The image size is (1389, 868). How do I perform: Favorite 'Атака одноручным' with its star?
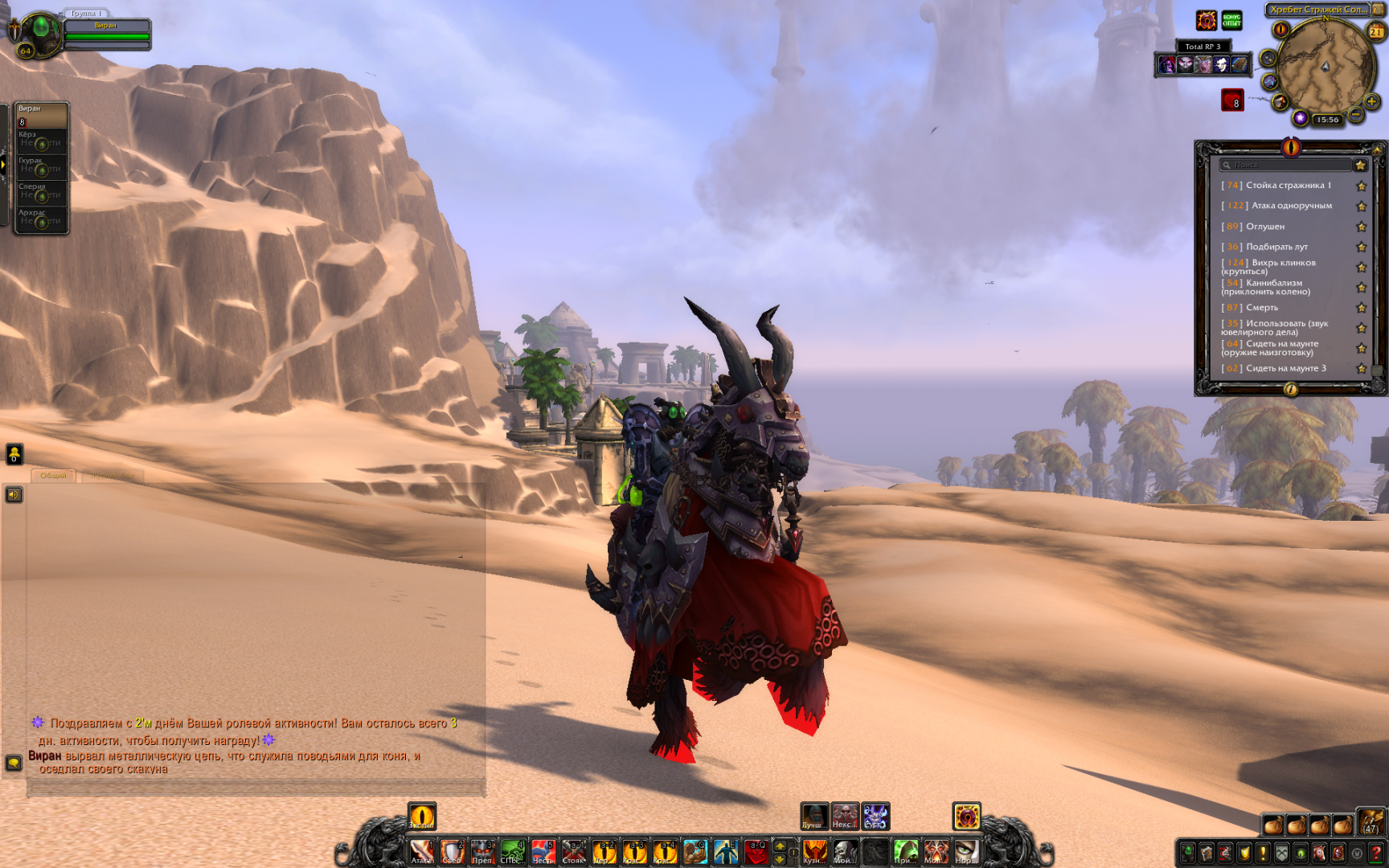click(x=1362, y=207)
